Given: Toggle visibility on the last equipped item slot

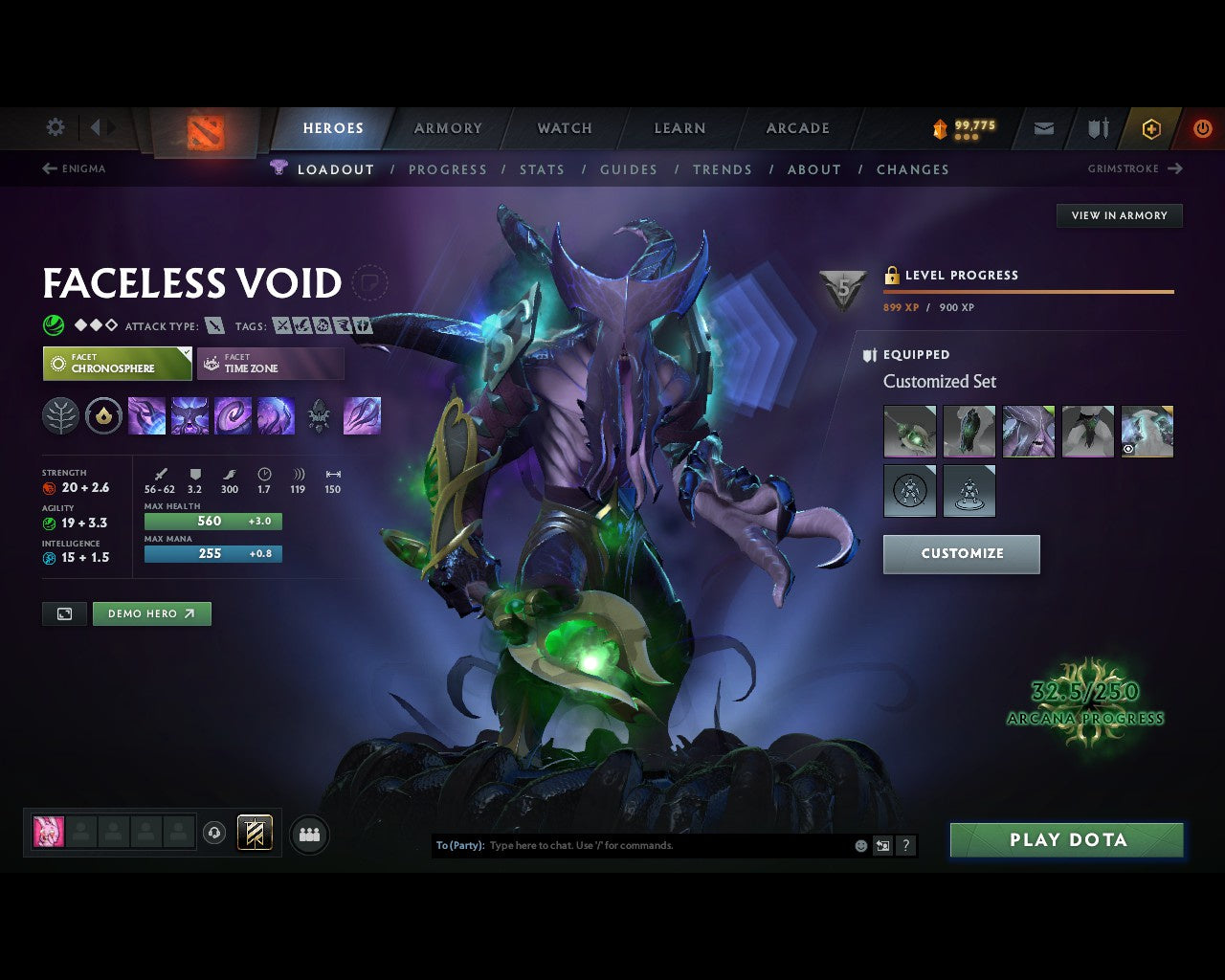Looking at the screenshot, I should [1129, 448].
